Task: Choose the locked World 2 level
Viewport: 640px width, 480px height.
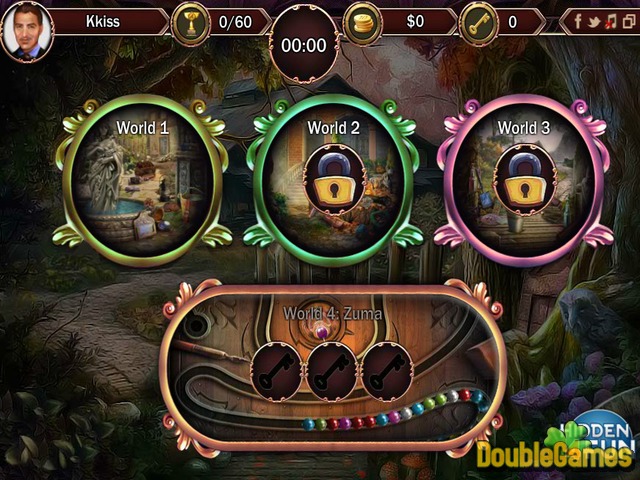Action: click(x=331, y=173)
